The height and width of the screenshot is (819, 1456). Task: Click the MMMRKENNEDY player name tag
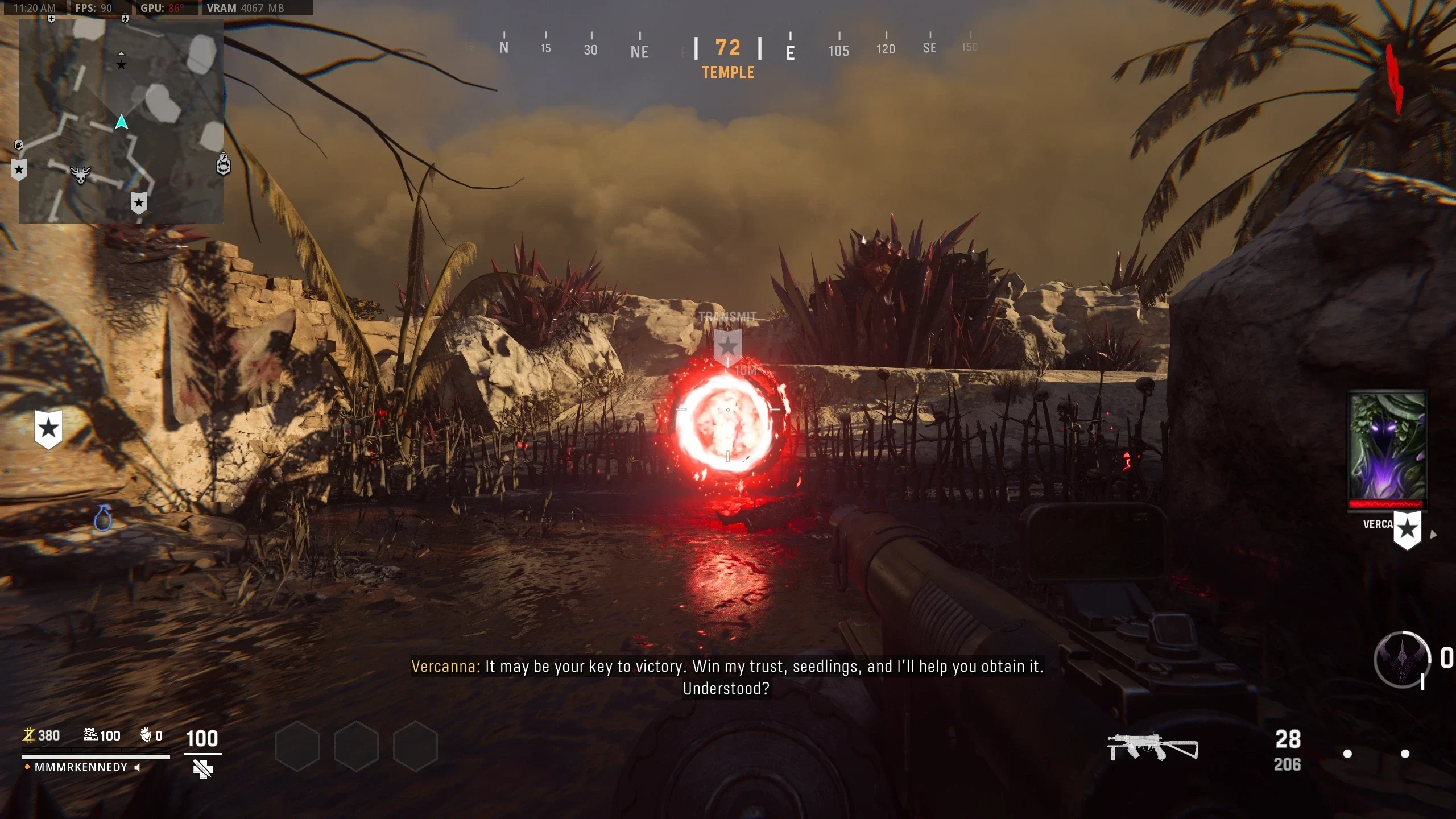click(81, 767)
